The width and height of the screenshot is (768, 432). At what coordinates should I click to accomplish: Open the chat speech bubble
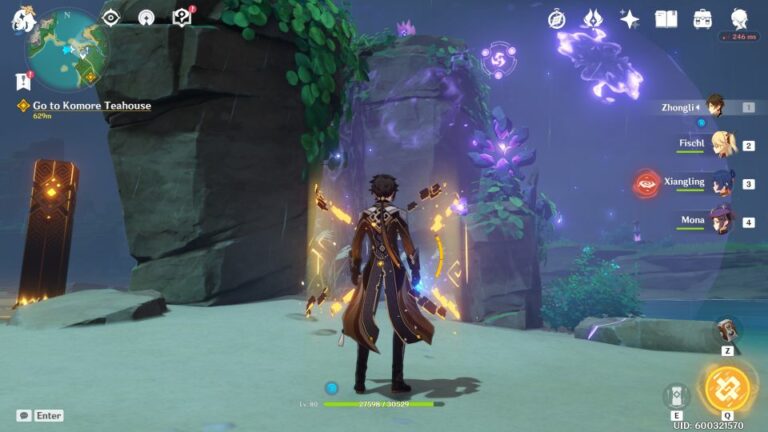click(23, 415)
